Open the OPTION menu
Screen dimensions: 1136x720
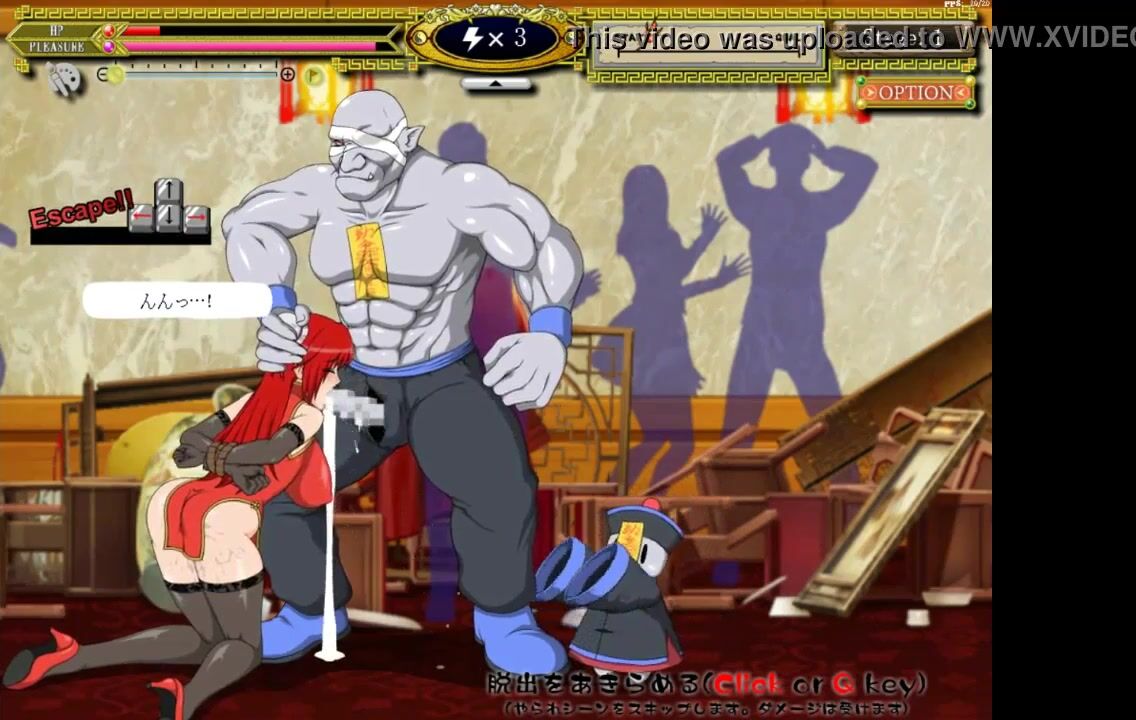point(914,93)
